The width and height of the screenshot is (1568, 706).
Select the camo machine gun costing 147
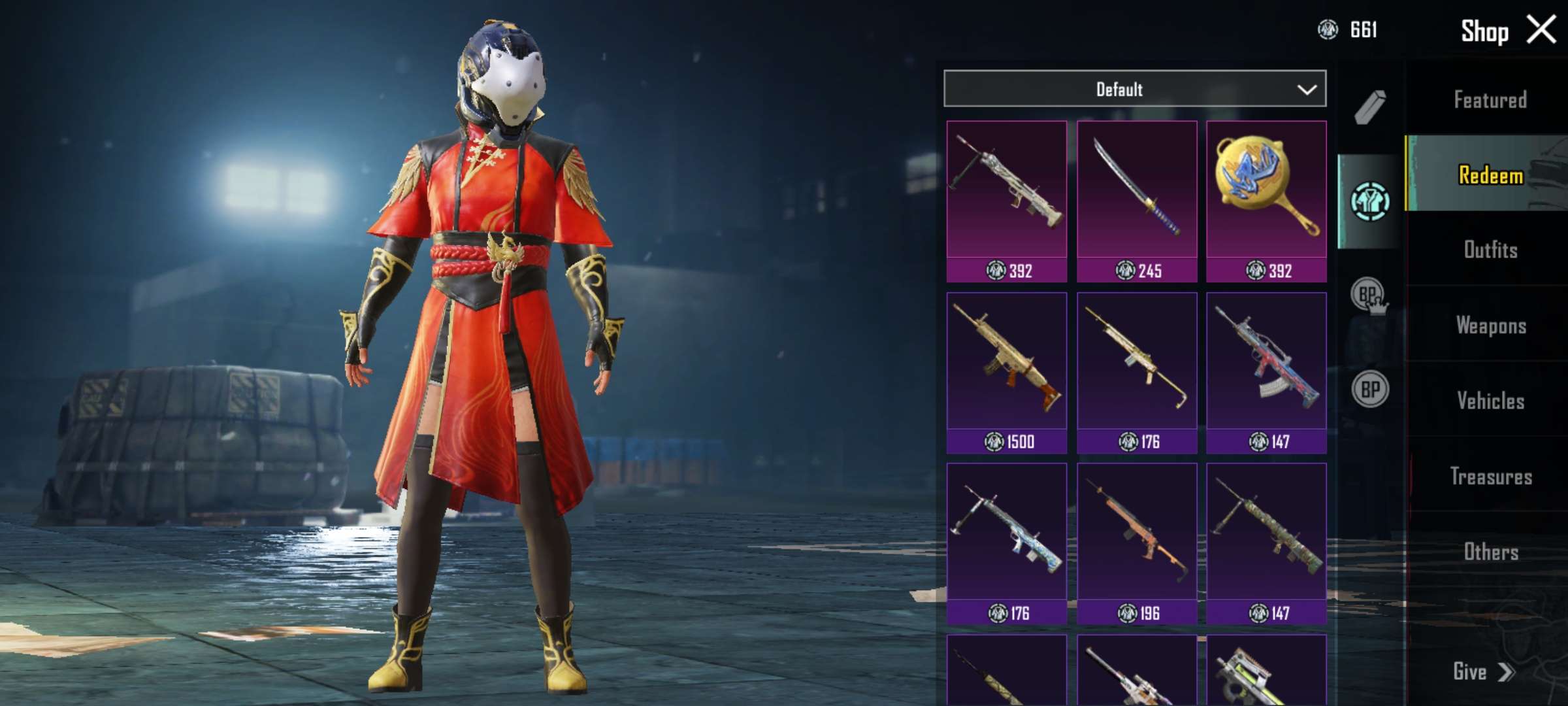[1266, 544]
